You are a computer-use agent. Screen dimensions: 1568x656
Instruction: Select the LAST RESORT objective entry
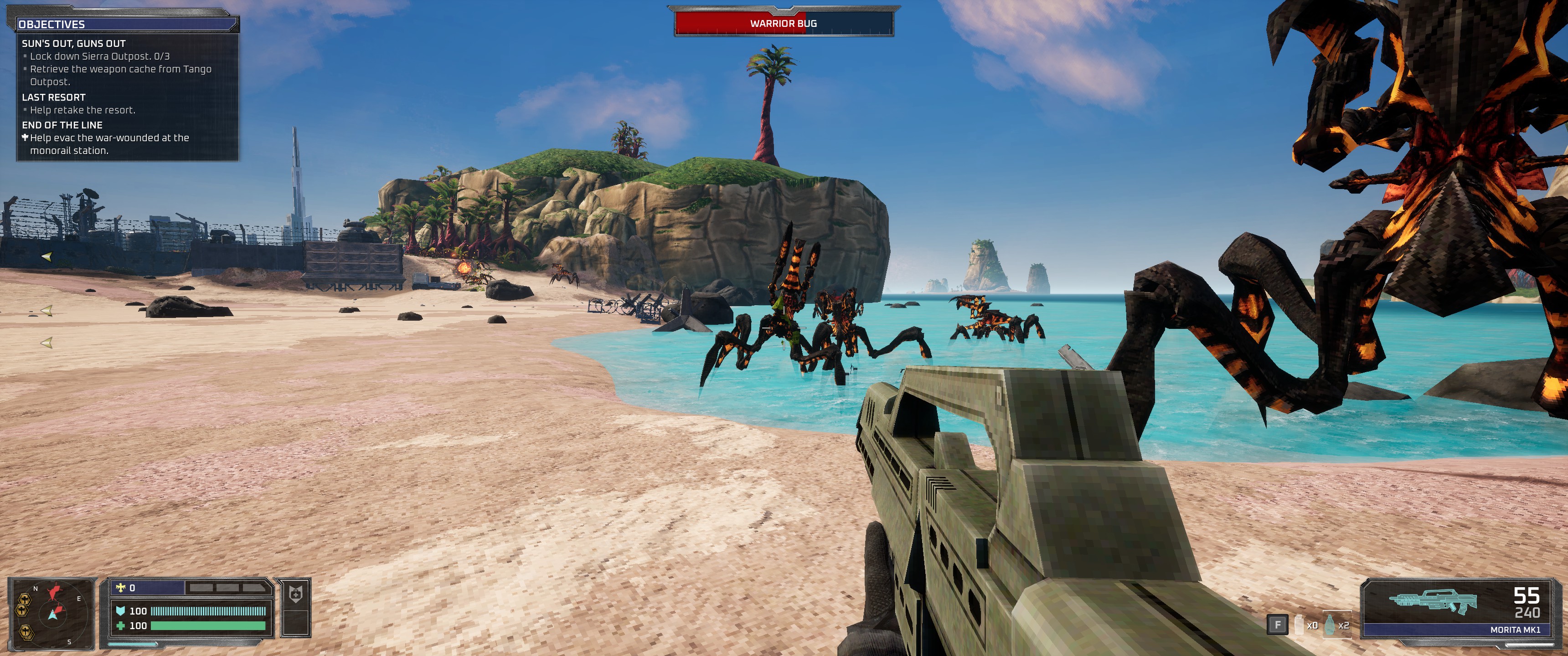[54, 97]
